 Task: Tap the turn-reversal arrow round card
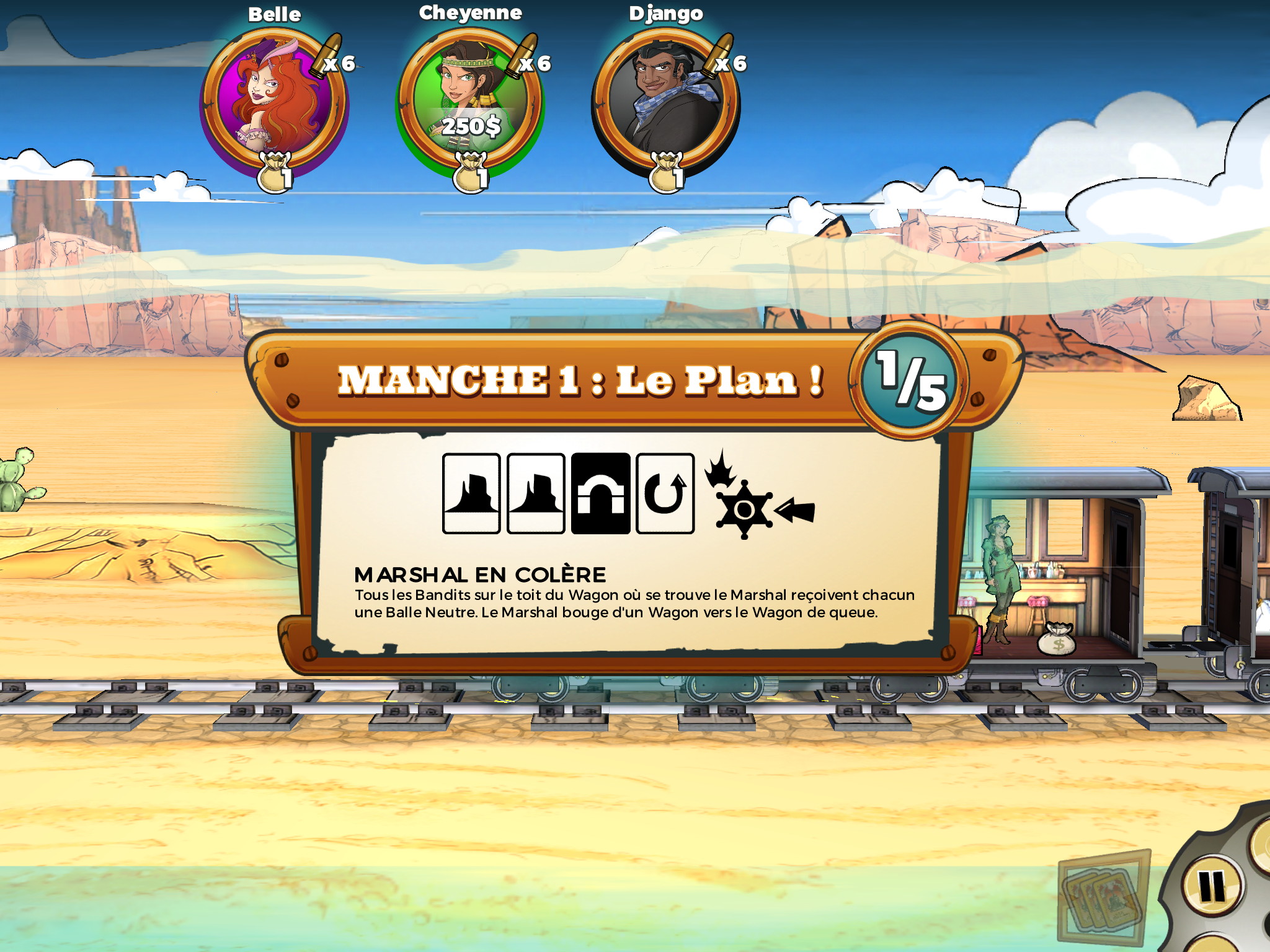click(665, 493)
